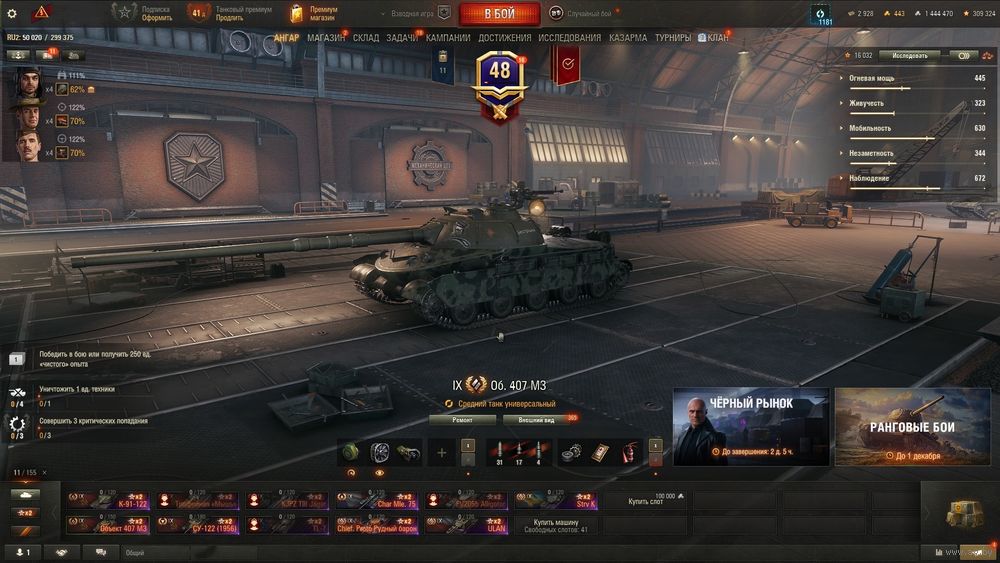Switch to the КАЗАРМА tab
This screenshot has width=1000, height=563.
(x=628, y=38)
